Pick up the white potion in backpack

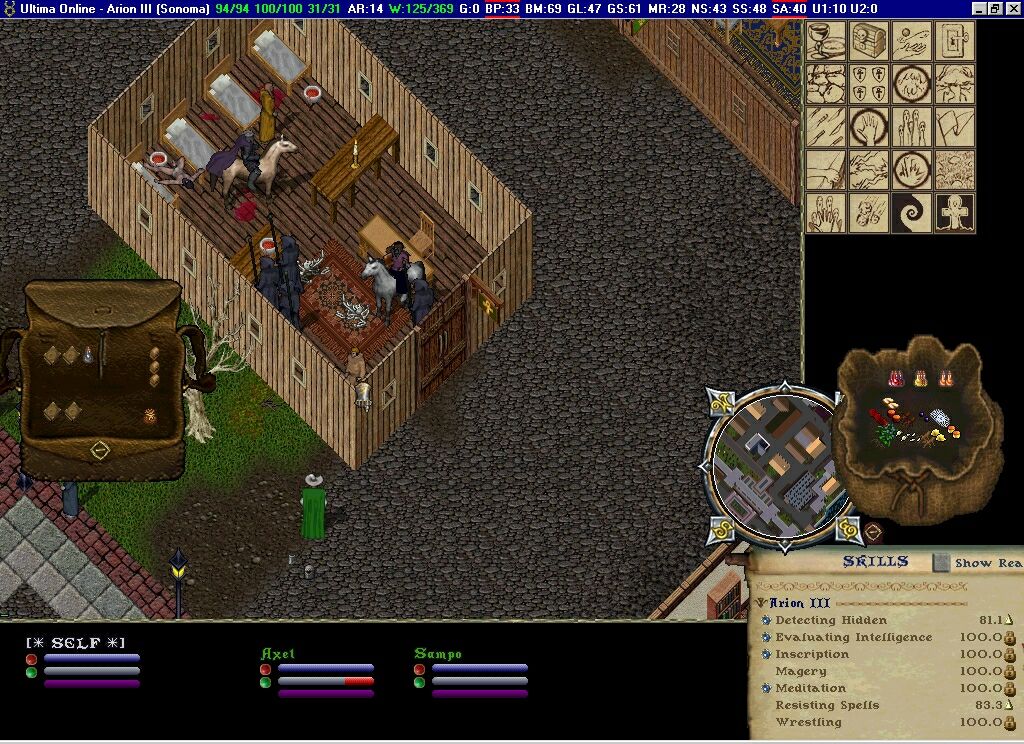point(89,353)
